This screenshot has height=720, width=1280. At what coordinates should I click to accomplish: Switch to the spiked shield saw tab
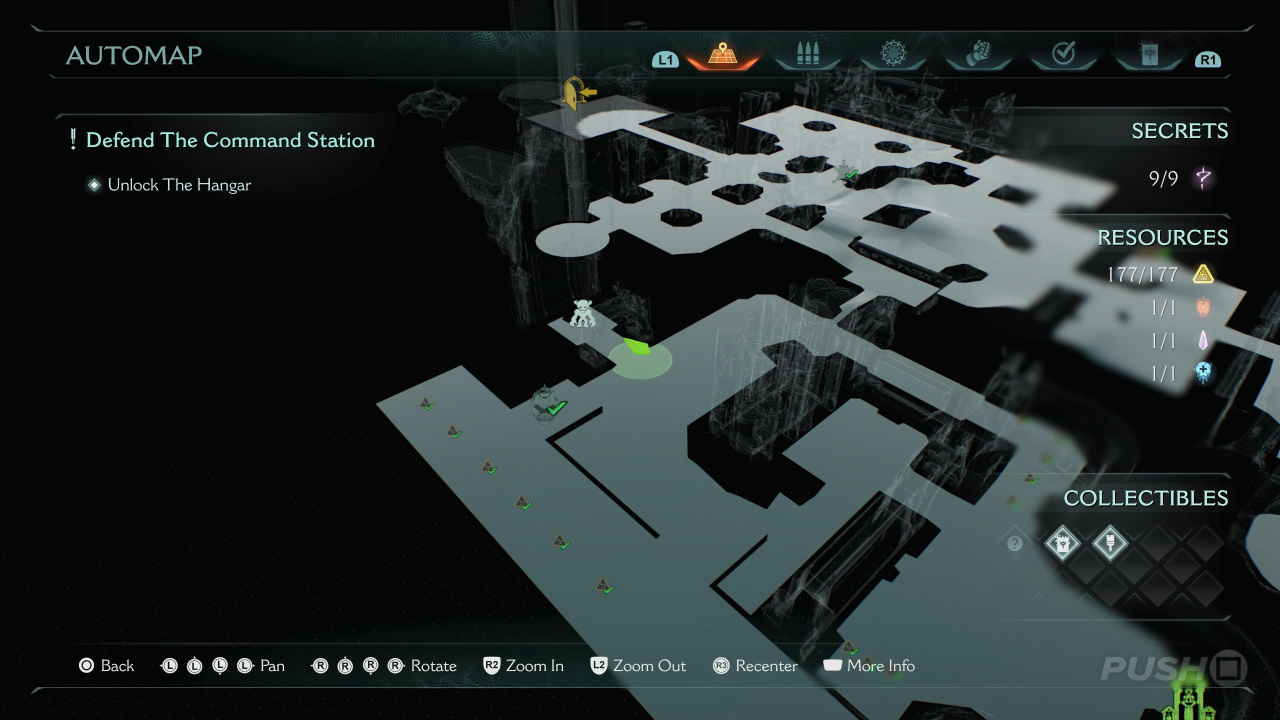[x=892, y=55]
